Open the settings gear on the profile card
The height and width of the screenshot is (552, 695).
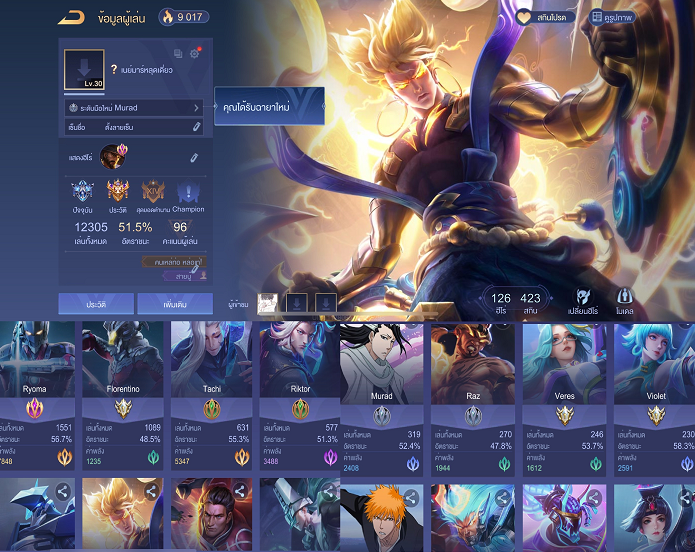click(x=194, y=53)
